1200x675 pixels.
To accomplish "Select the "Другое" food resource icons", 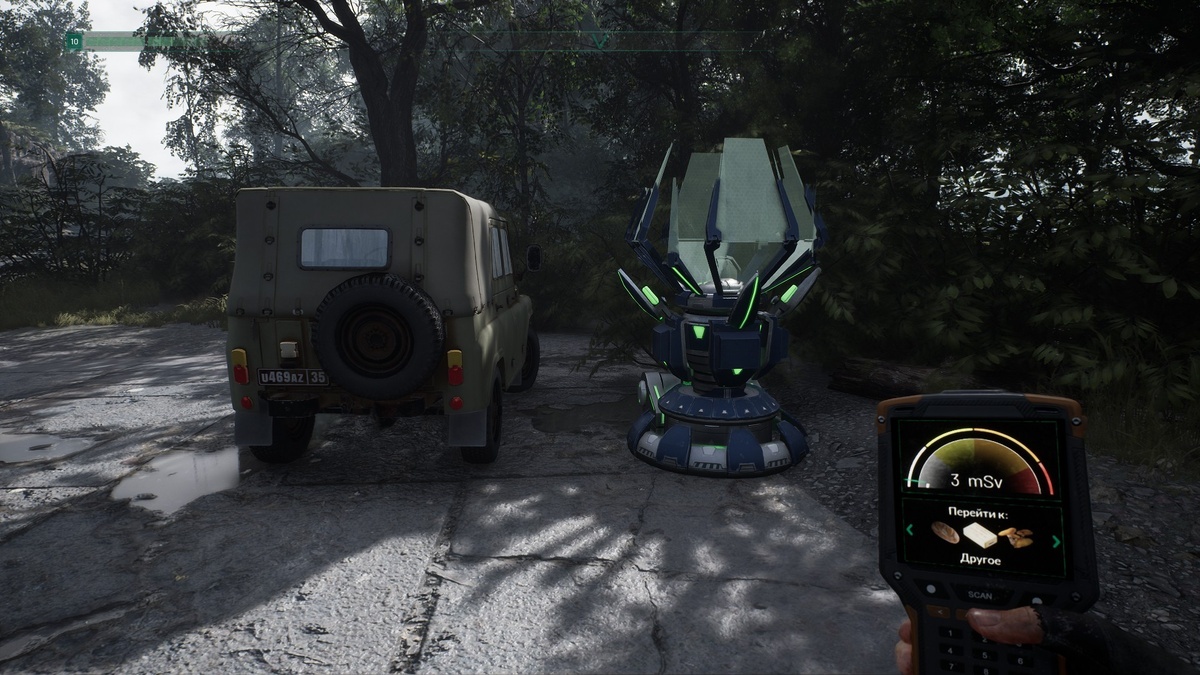I will pyautogui.click(x=981, y=535).
